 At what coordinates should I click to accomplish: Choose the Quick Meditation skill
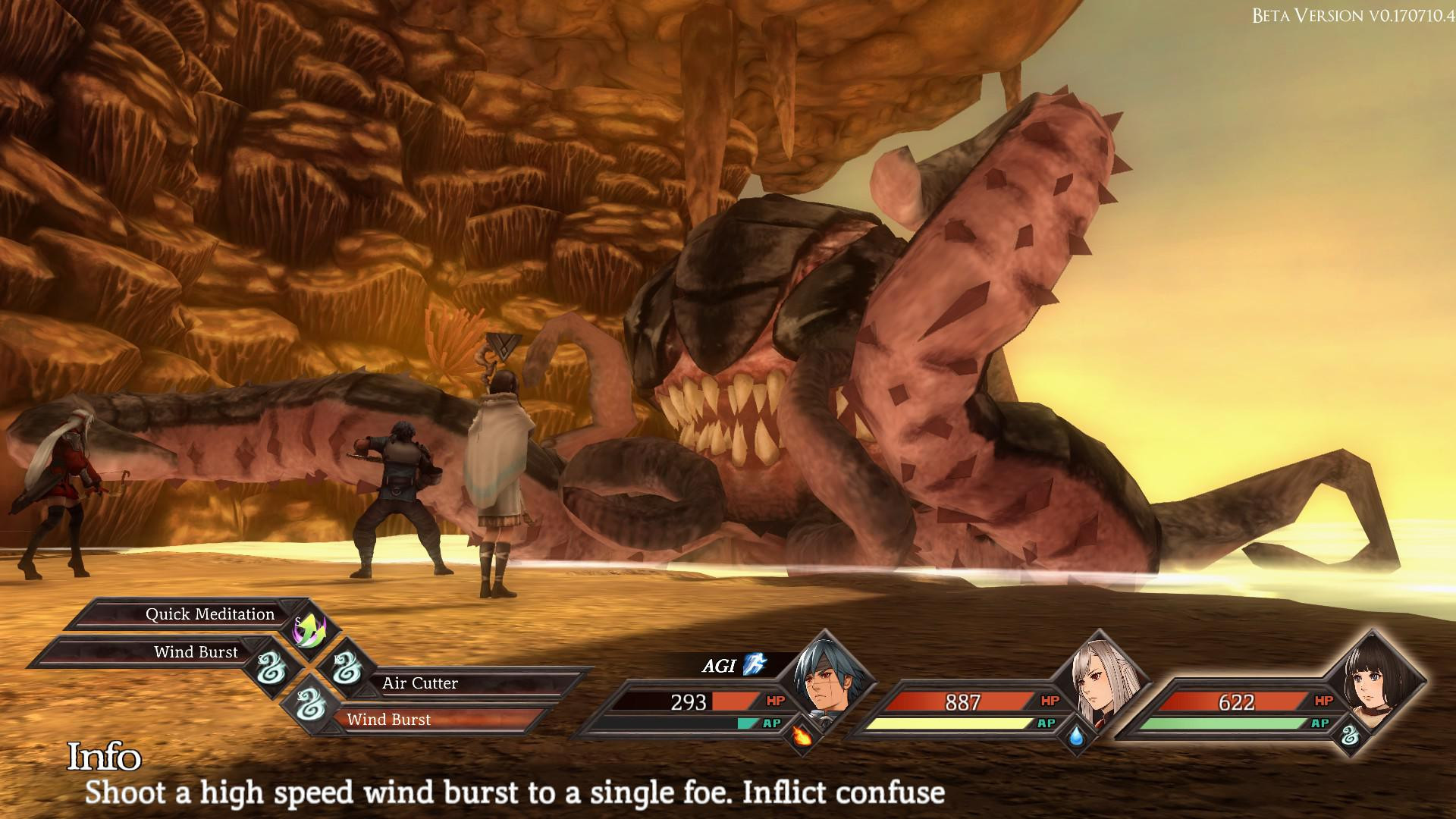[210, 614]
